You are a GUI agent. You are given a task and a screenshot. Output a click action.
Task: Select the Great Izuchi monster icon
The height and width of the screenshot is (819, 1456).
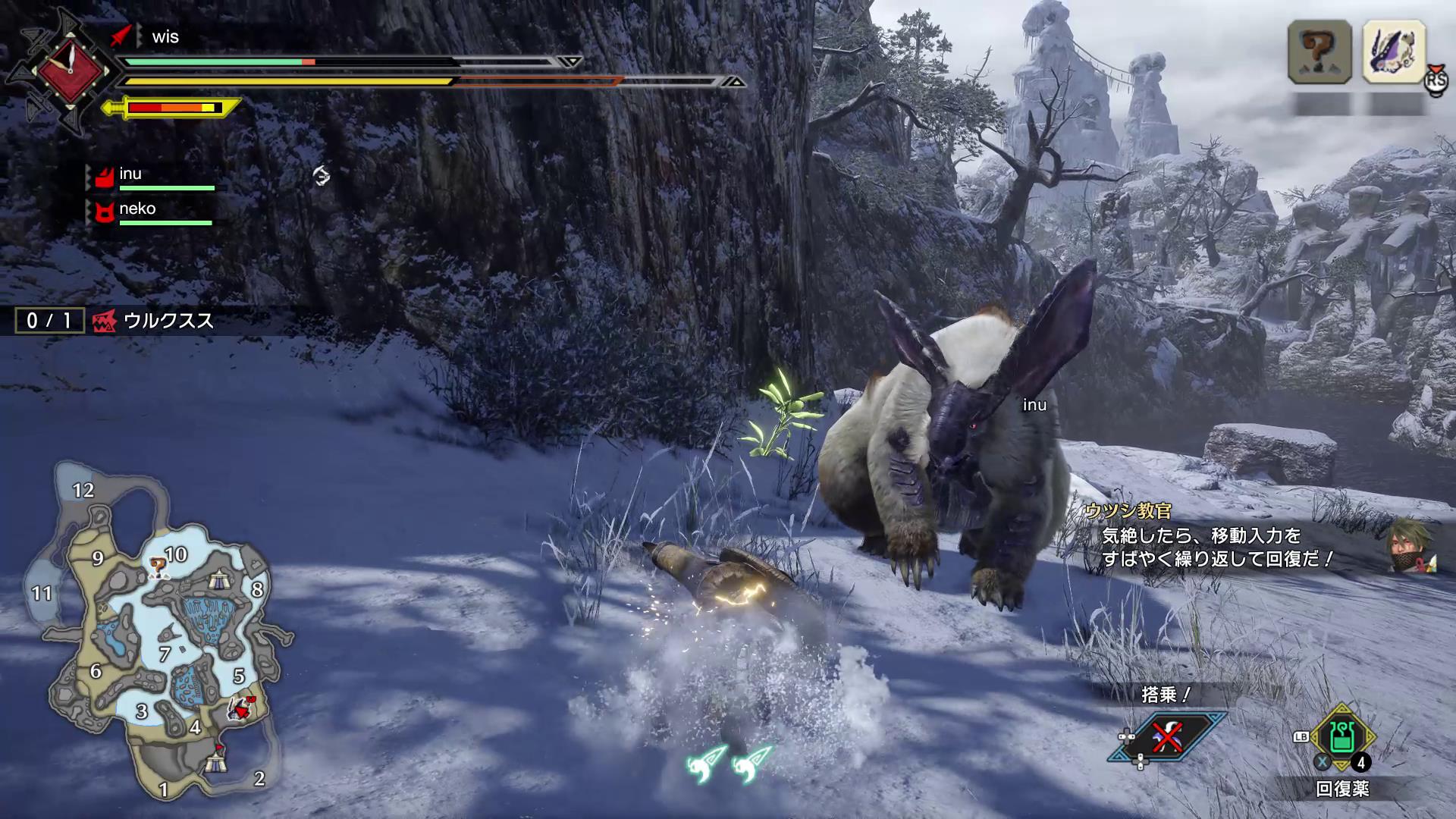[1394, 52]
